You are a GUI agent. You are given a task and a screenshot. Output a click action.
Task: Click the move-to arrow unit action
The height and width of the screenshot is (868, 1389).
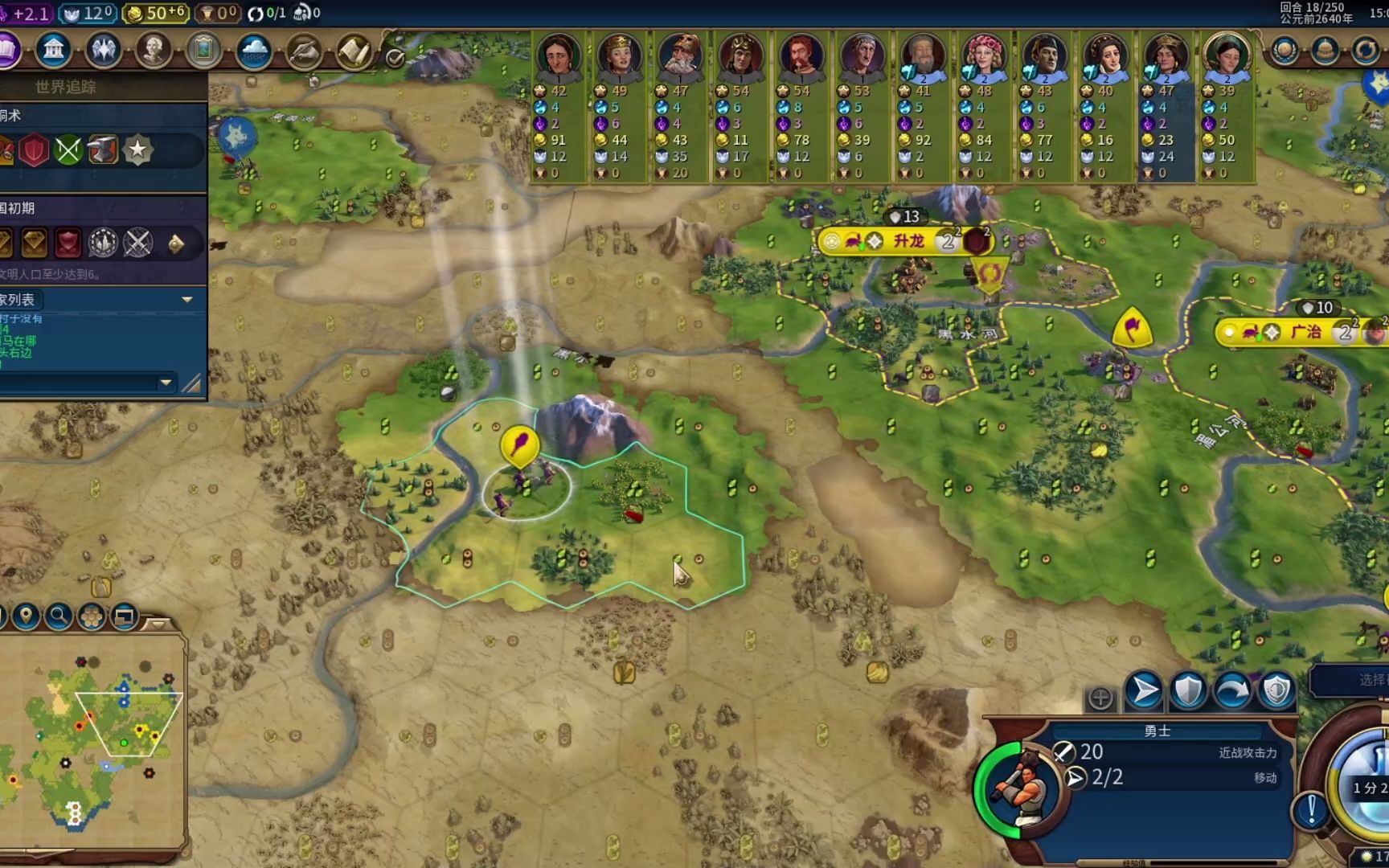tap(1143, 690)
